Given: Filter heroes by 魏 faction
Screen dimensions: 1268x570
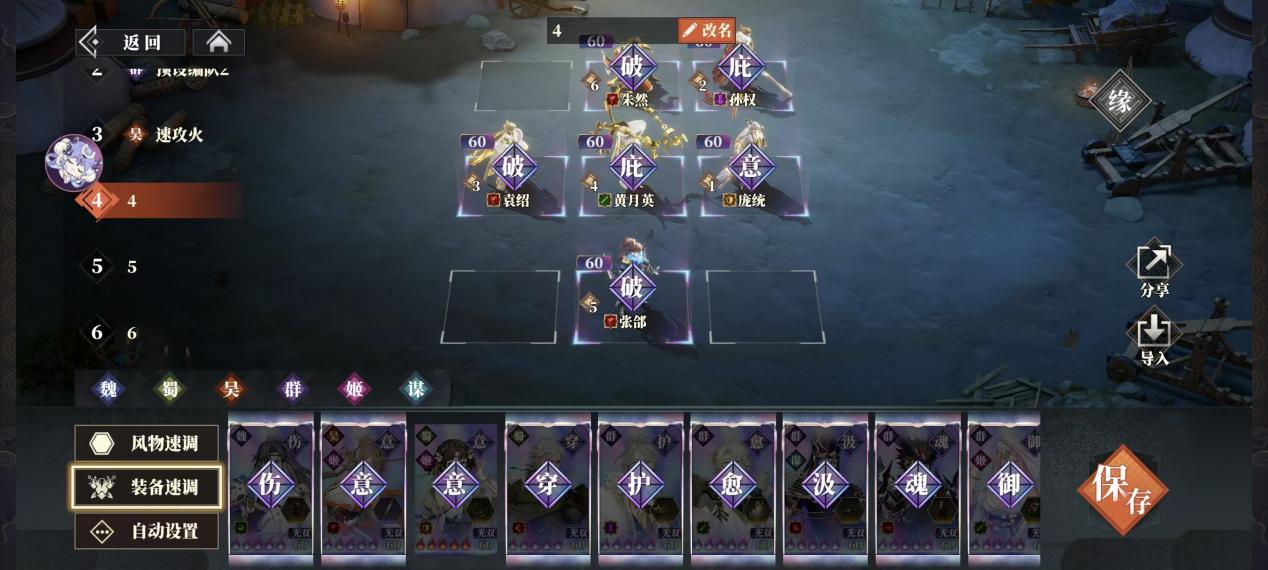Looking at the screenshot, I should click(x=108, y=388).
